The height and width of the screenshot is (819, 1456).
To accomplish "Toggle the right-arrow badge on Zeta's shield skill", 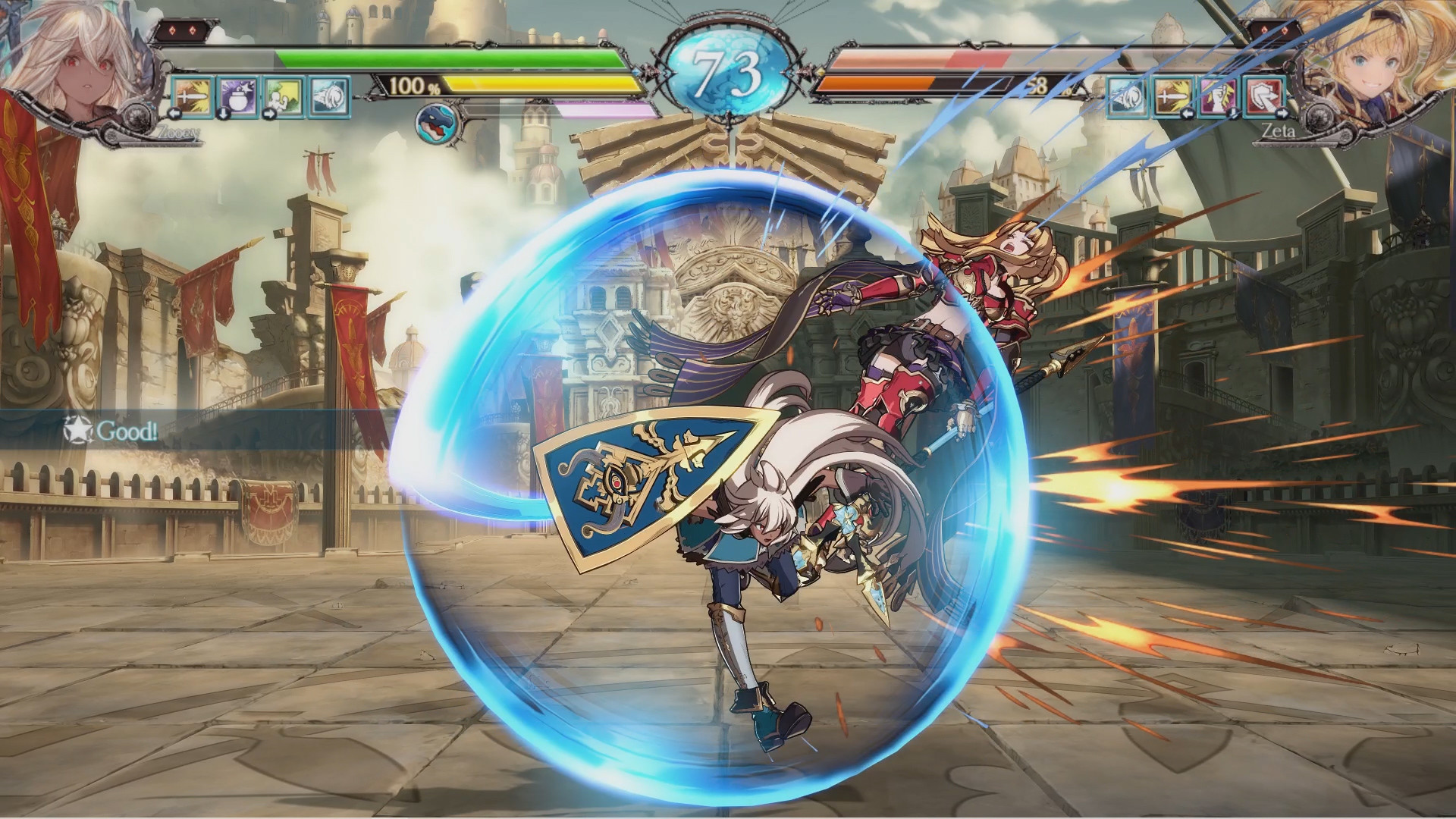I will click(x=1281, y=115).
